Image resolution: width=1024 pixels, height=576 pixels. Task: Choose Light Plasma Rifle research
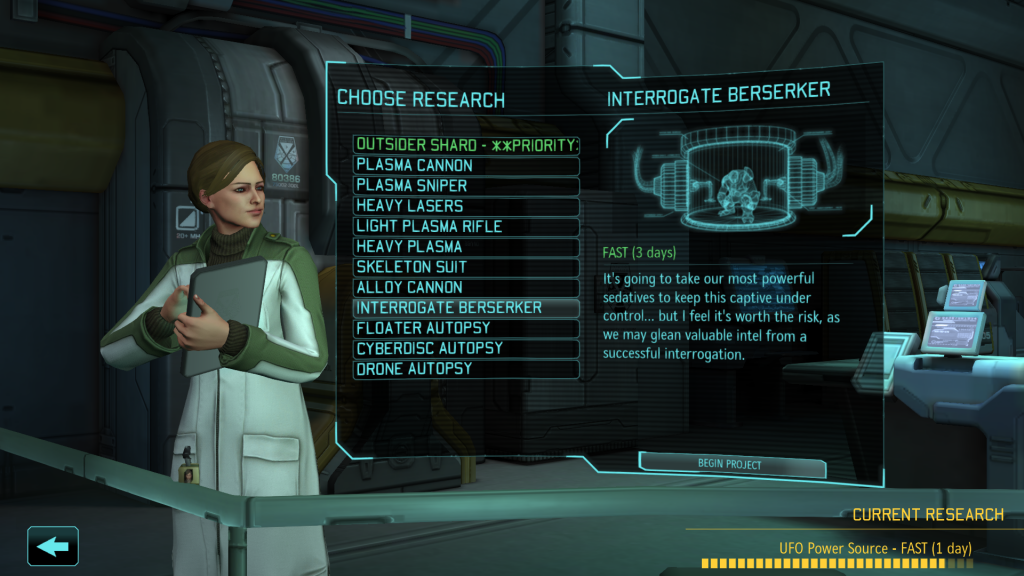pyautogui.click(x=466, y=226)
